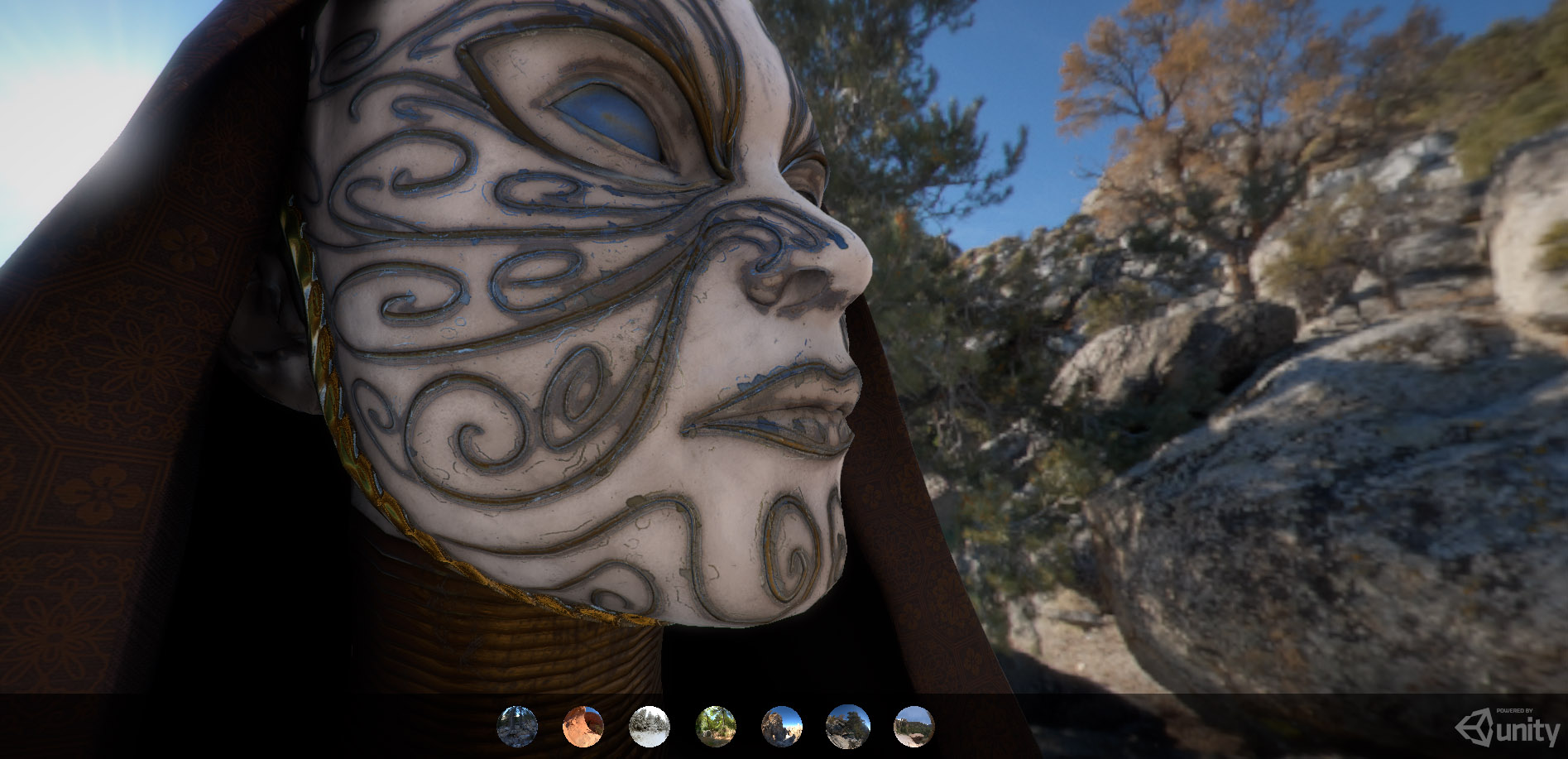Pick the tall rock spire environment
Screen dimensions: 1568x759
[x=782, y=727]
